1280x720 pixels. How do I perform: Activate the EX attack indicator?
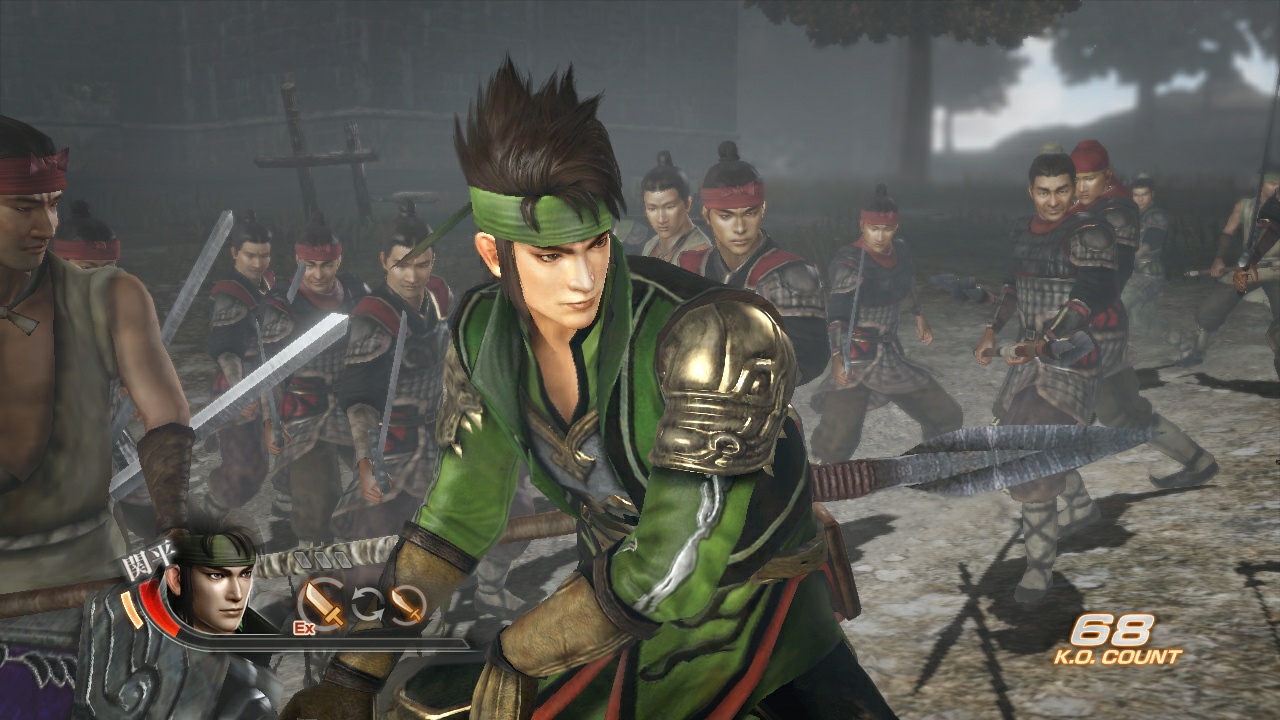click(306, 627)
